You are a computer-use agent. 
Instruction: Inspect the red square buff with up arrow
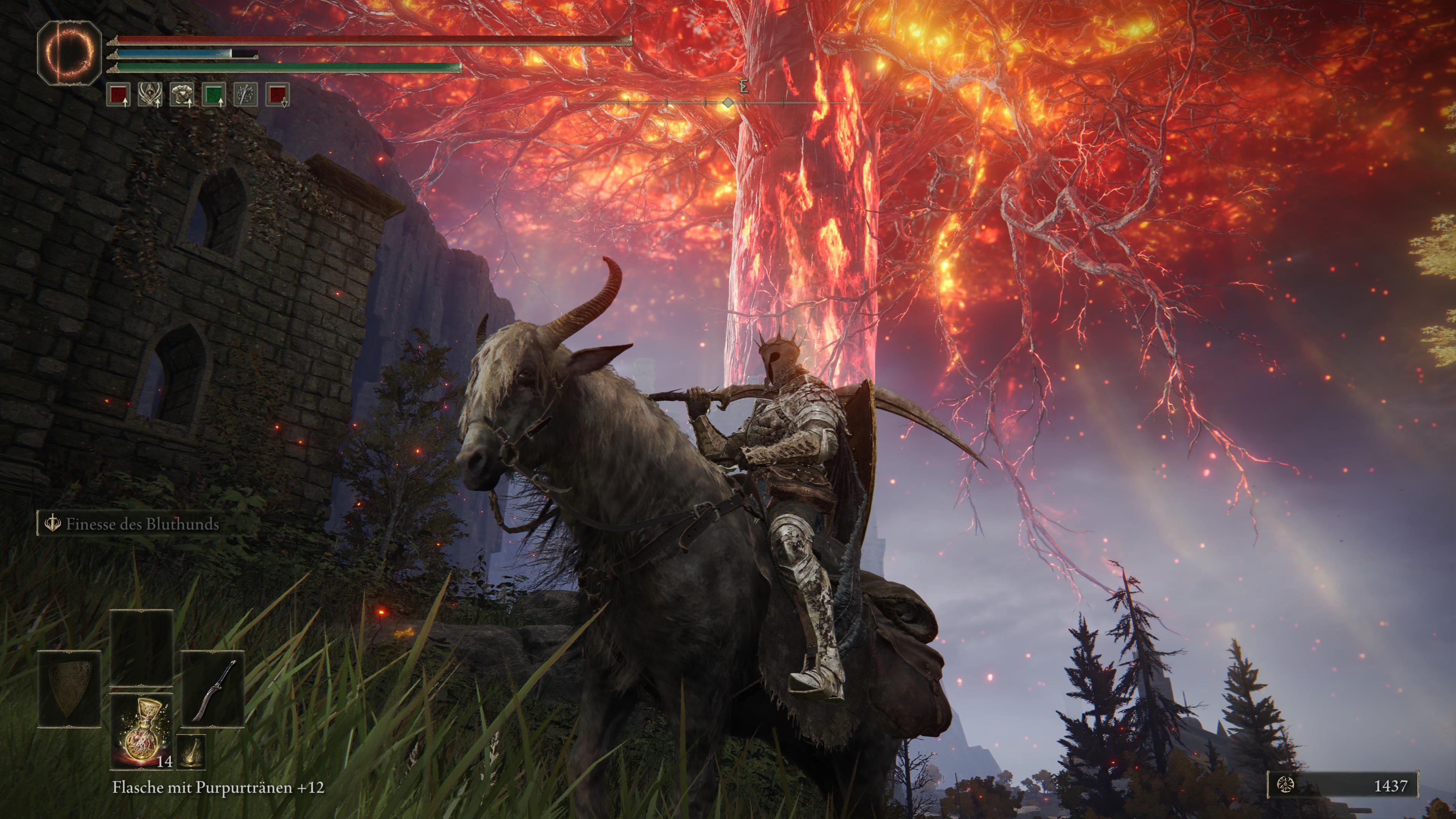[119, 95]
